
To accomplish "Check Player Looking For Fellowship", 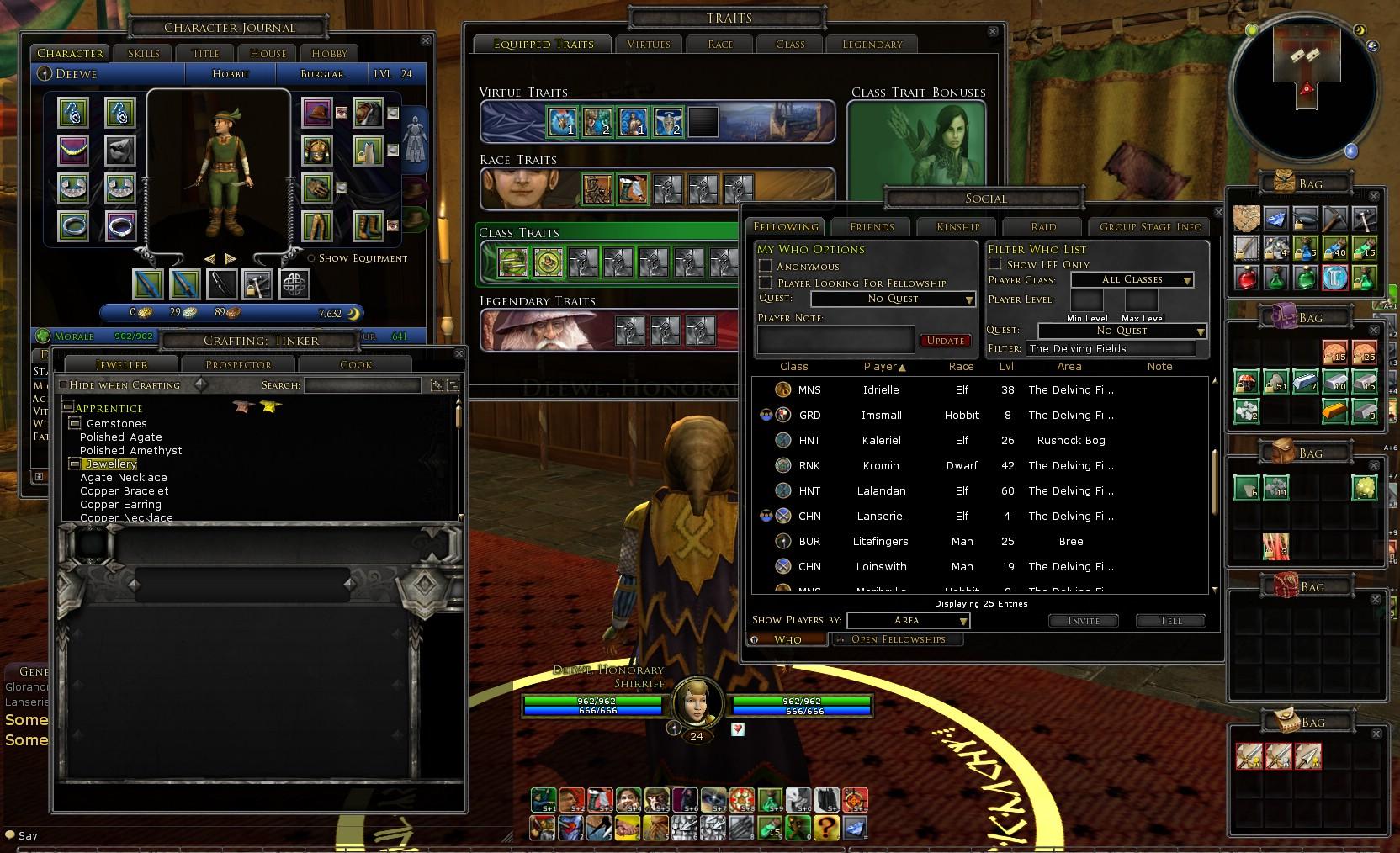I will point(766,283).
